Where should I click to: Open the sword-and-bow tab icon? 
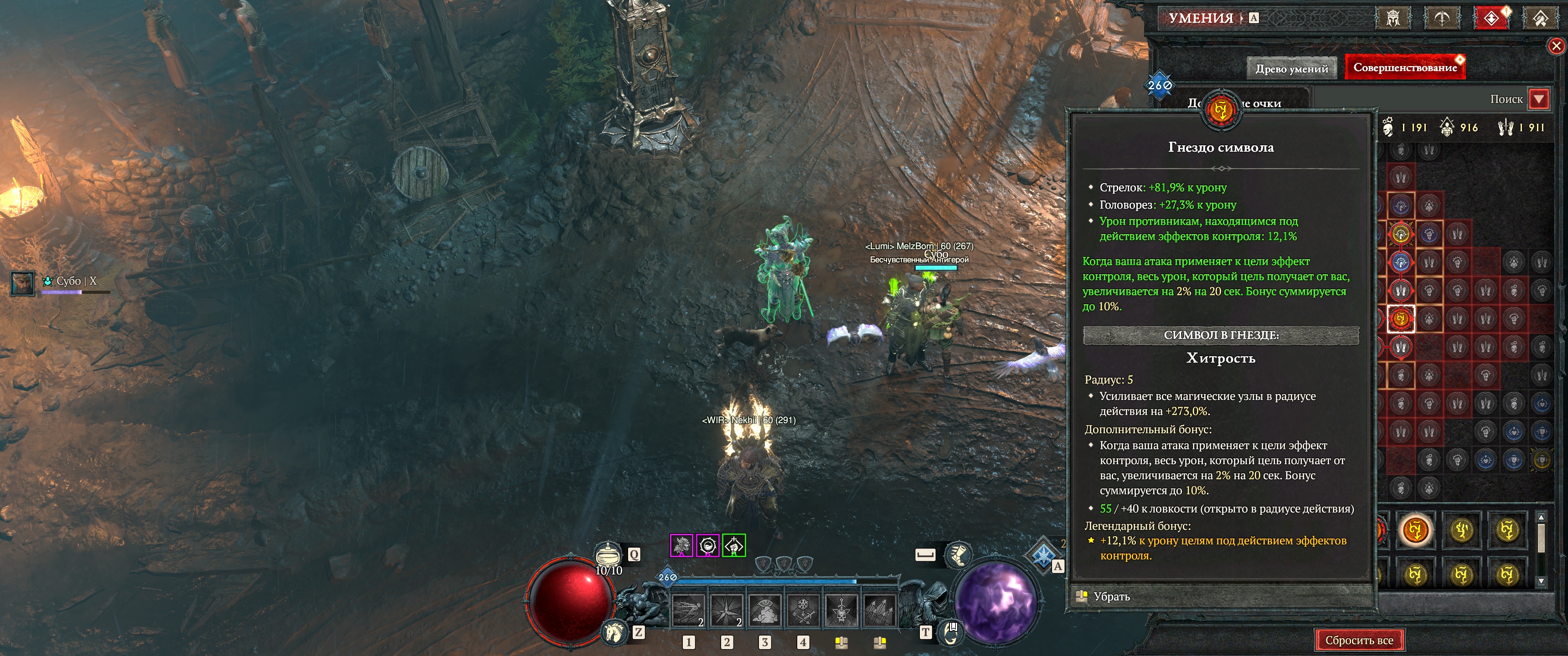[1441, 18]
